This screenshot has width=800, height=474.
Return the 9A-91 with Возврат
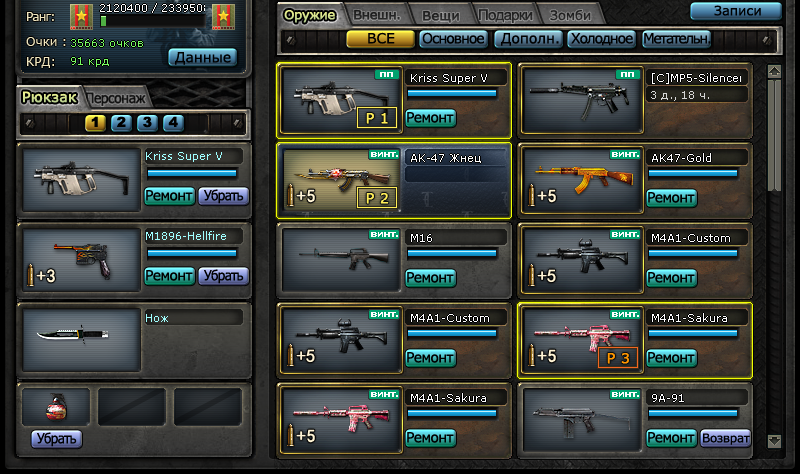[x=725, y=438]
